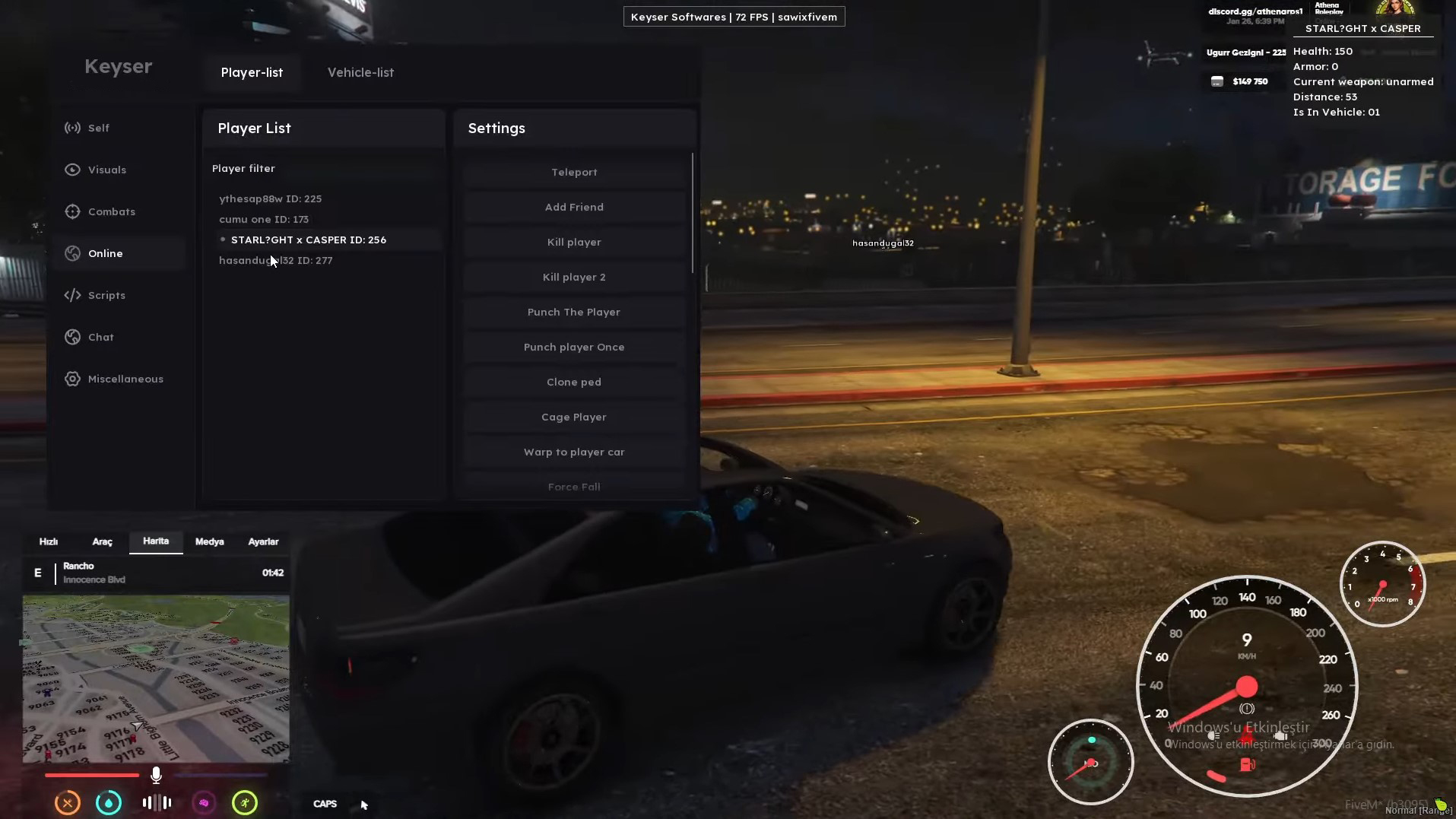
Task: Click the Teleport button
Action: [574, 172]
